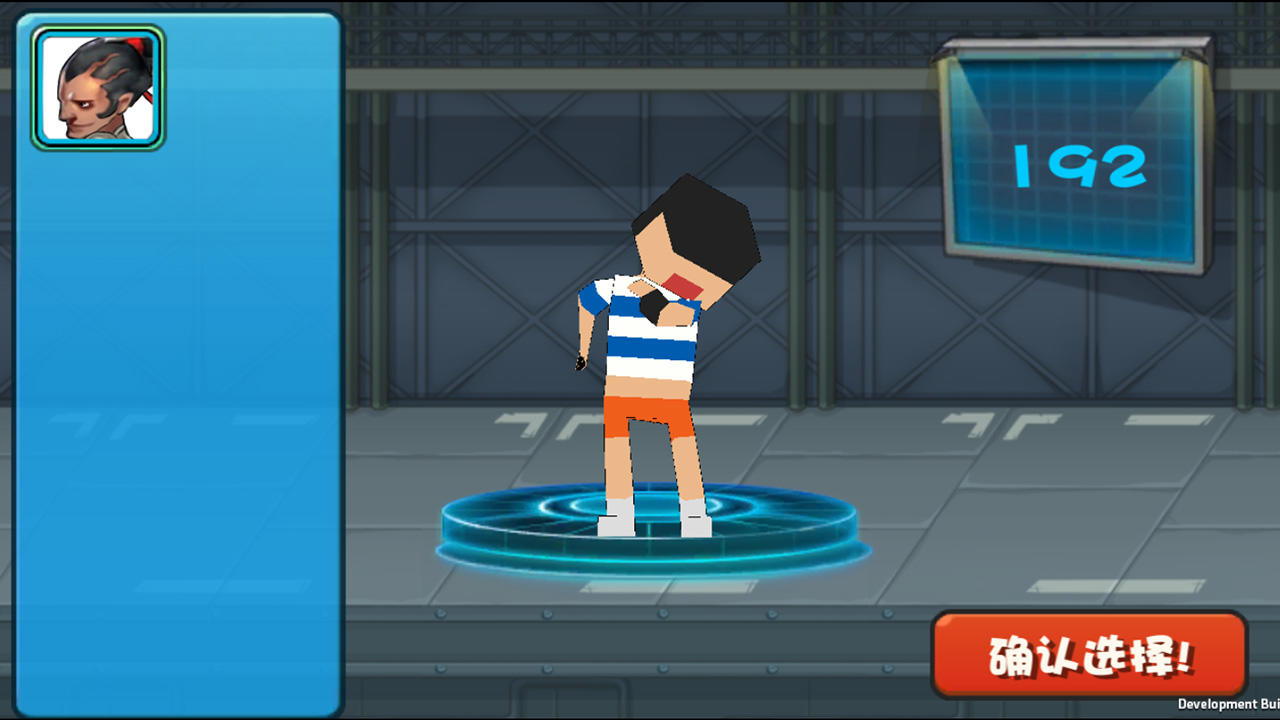Click the Development Build label
Viewport: 1280px width, 720px height.
[1230, 703]
